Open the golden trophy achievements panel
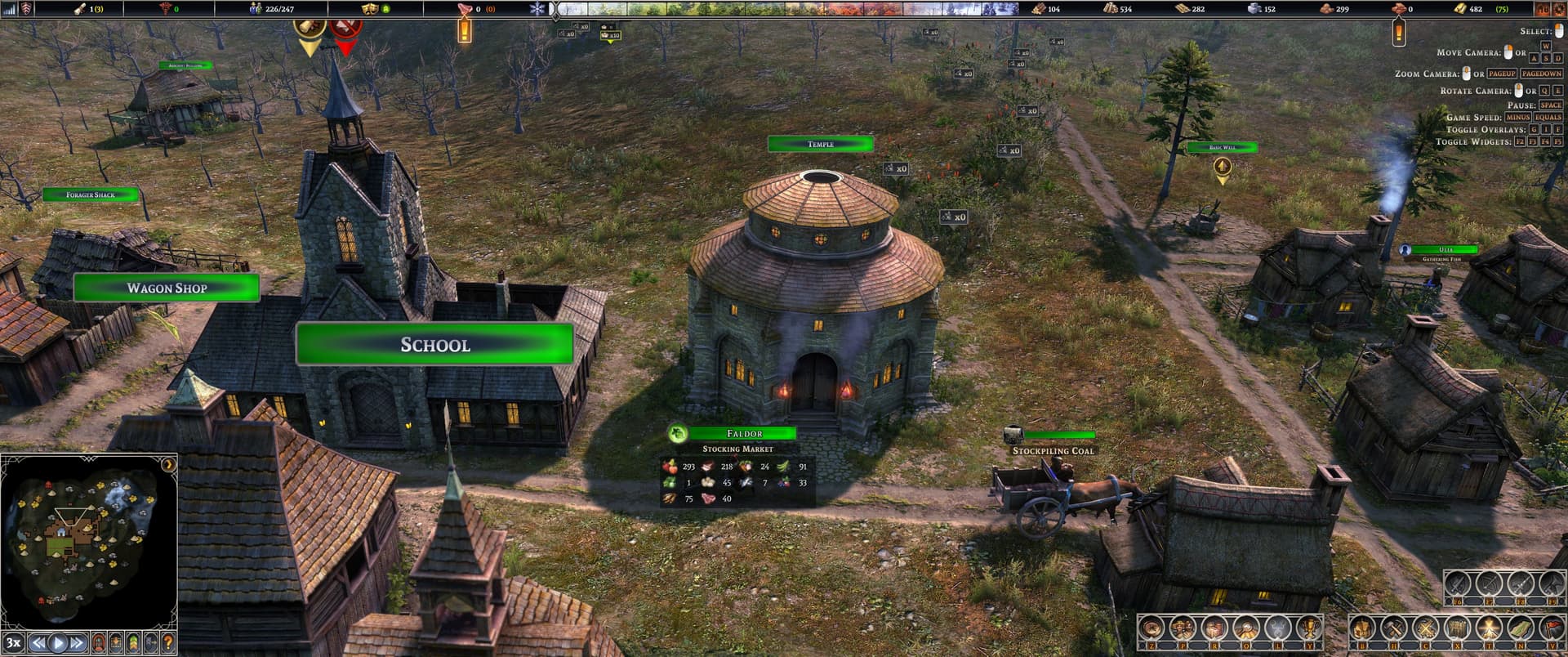 (1307, 628)
